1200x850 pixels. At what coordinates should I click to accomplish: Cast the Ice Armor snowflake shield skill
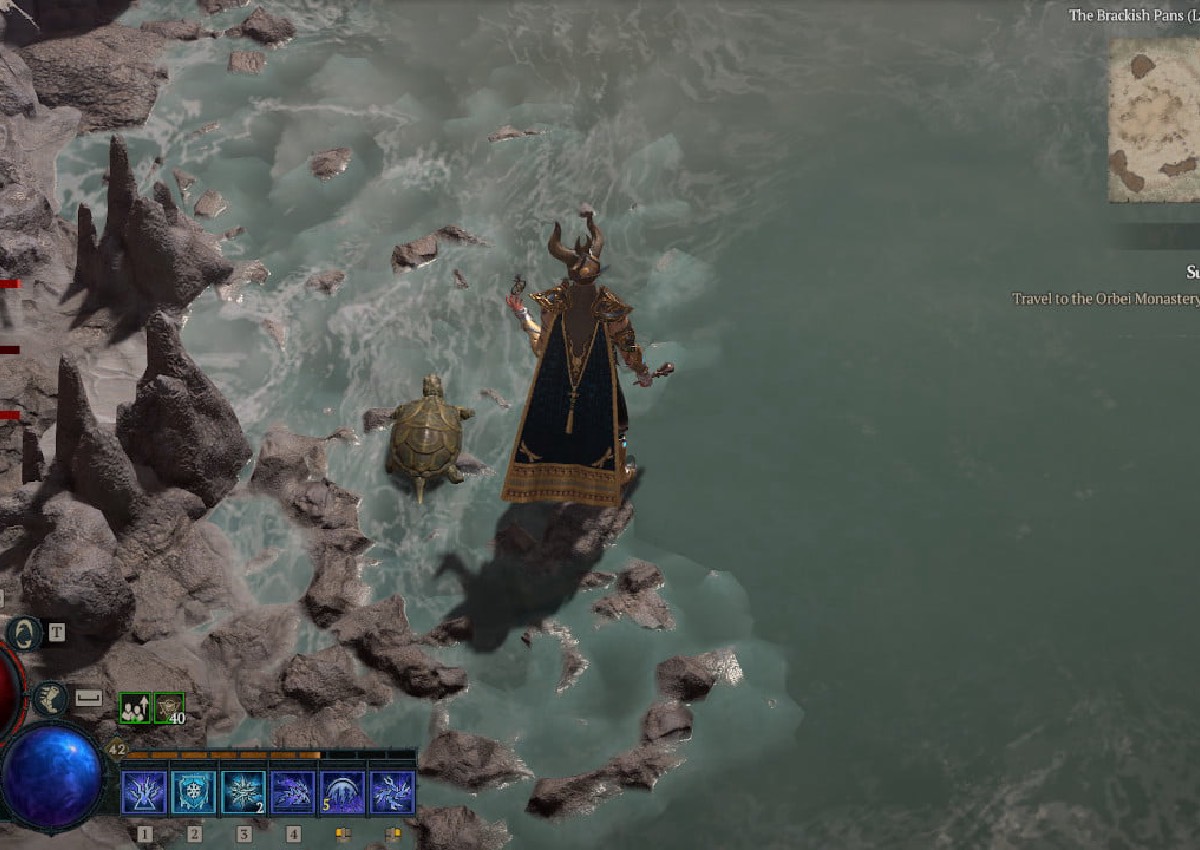(194, 792)
